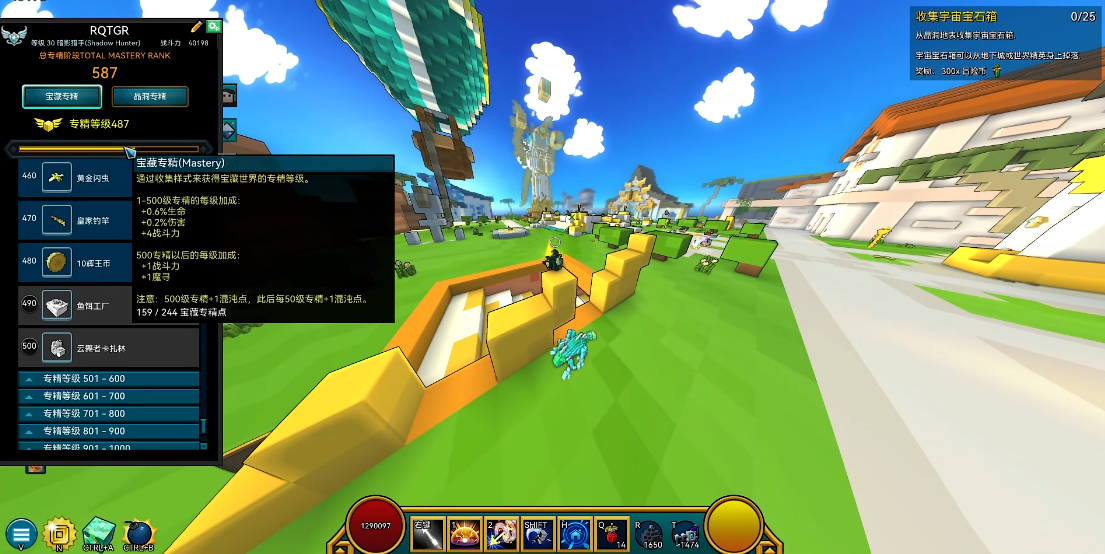Open the golden square icon labeled N
The height and width of the screenshot is (554, 1105).
click(62, 531)
